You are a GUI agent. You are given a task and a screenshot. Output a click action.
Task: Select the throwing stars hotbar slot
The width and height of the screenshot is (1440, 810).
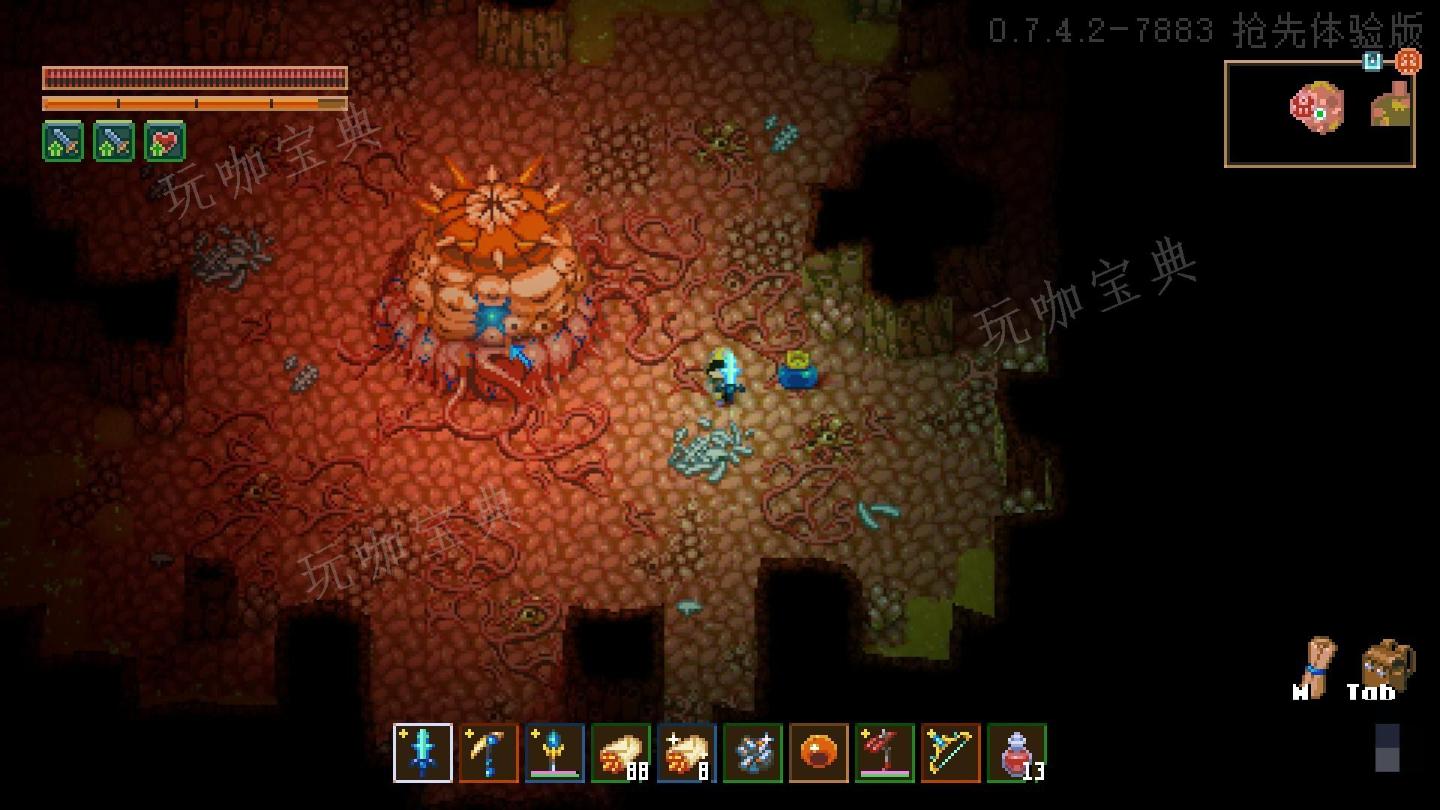point(754,755)
